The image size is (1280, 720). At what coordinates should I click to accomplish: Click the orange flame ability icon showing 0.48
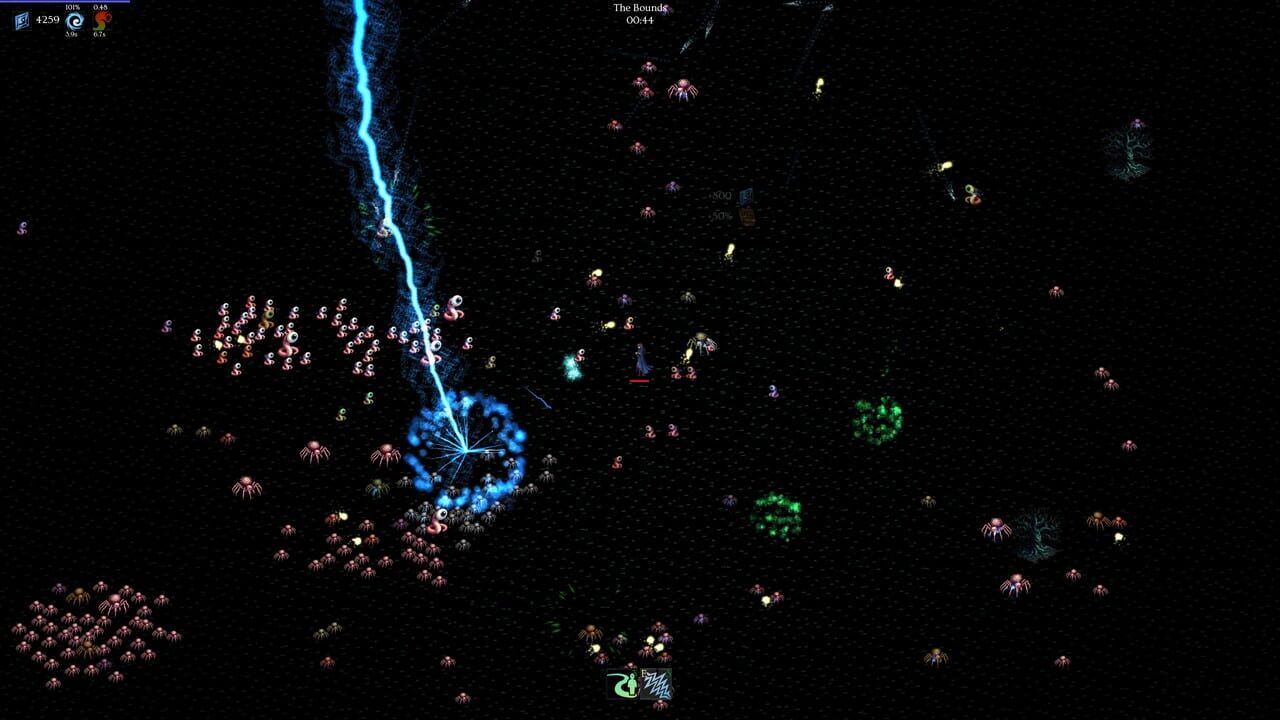pos(100,21)
